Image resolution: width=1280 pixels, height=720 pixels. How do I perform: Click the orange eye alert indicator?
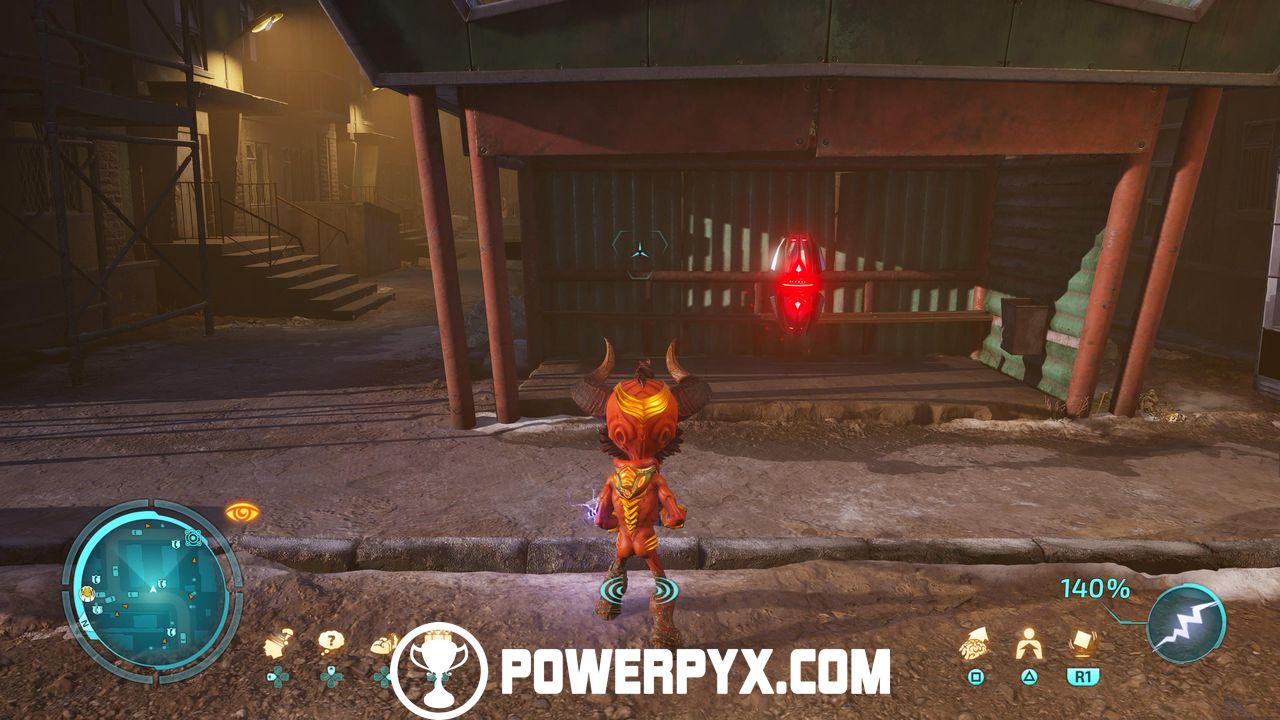click(x=242, y=512)
